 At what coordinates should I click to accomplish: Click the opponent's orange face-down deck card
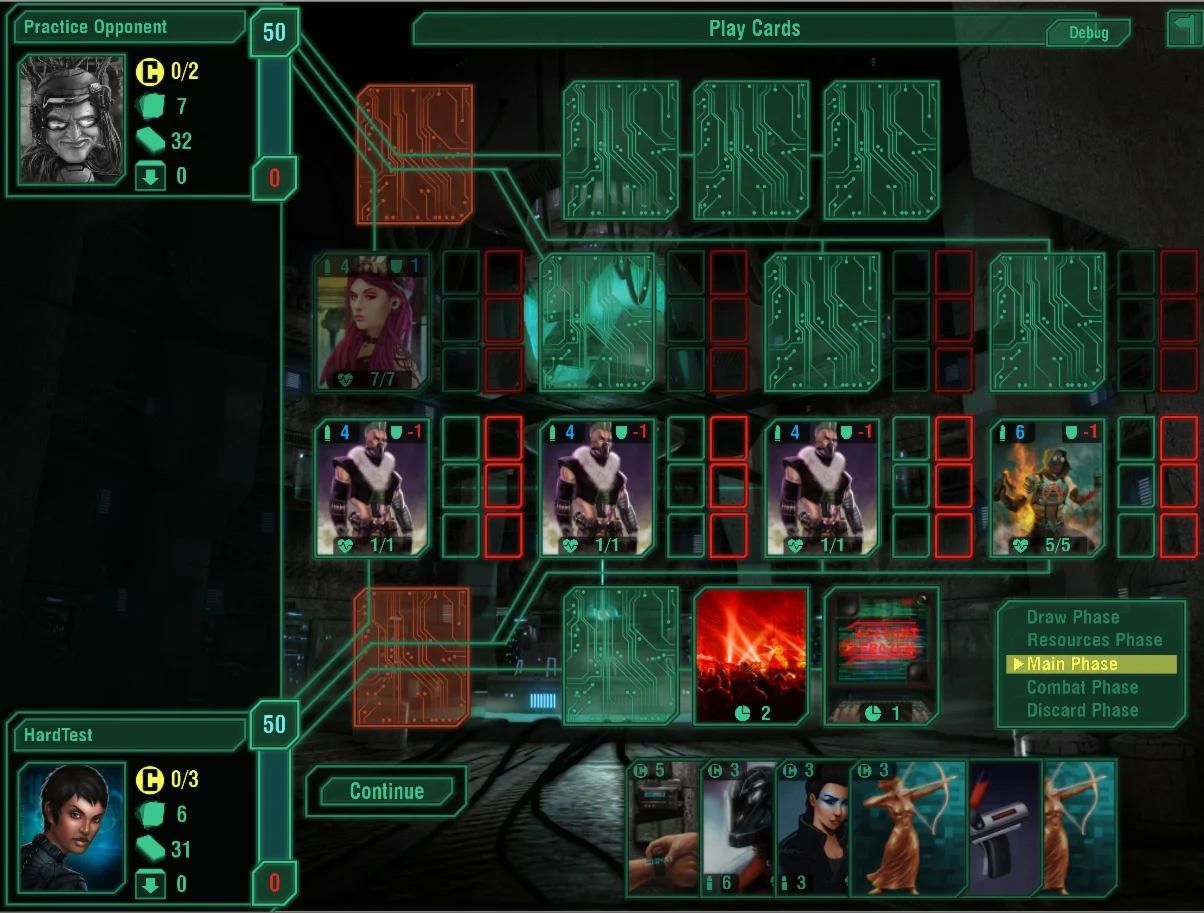point(414,154)
